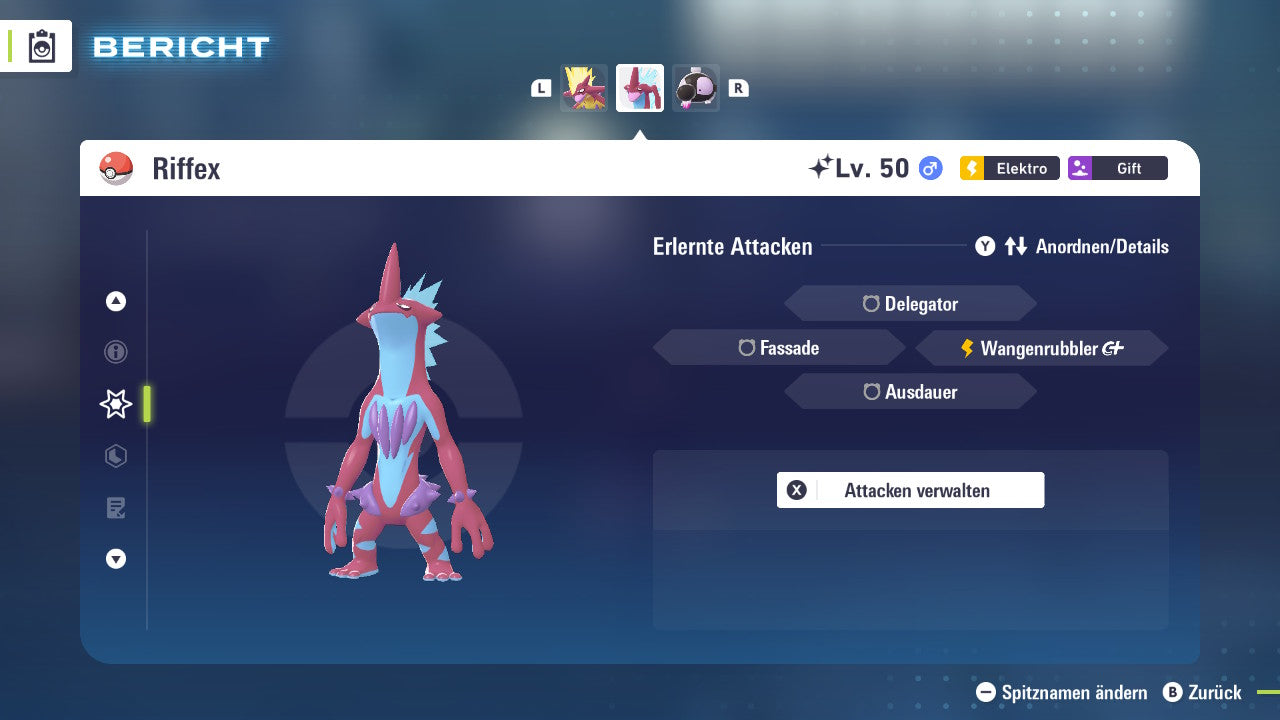1280x720 pixels.
Task: Select the notes document icon in sidebar
Action: [x=115, y=508]
